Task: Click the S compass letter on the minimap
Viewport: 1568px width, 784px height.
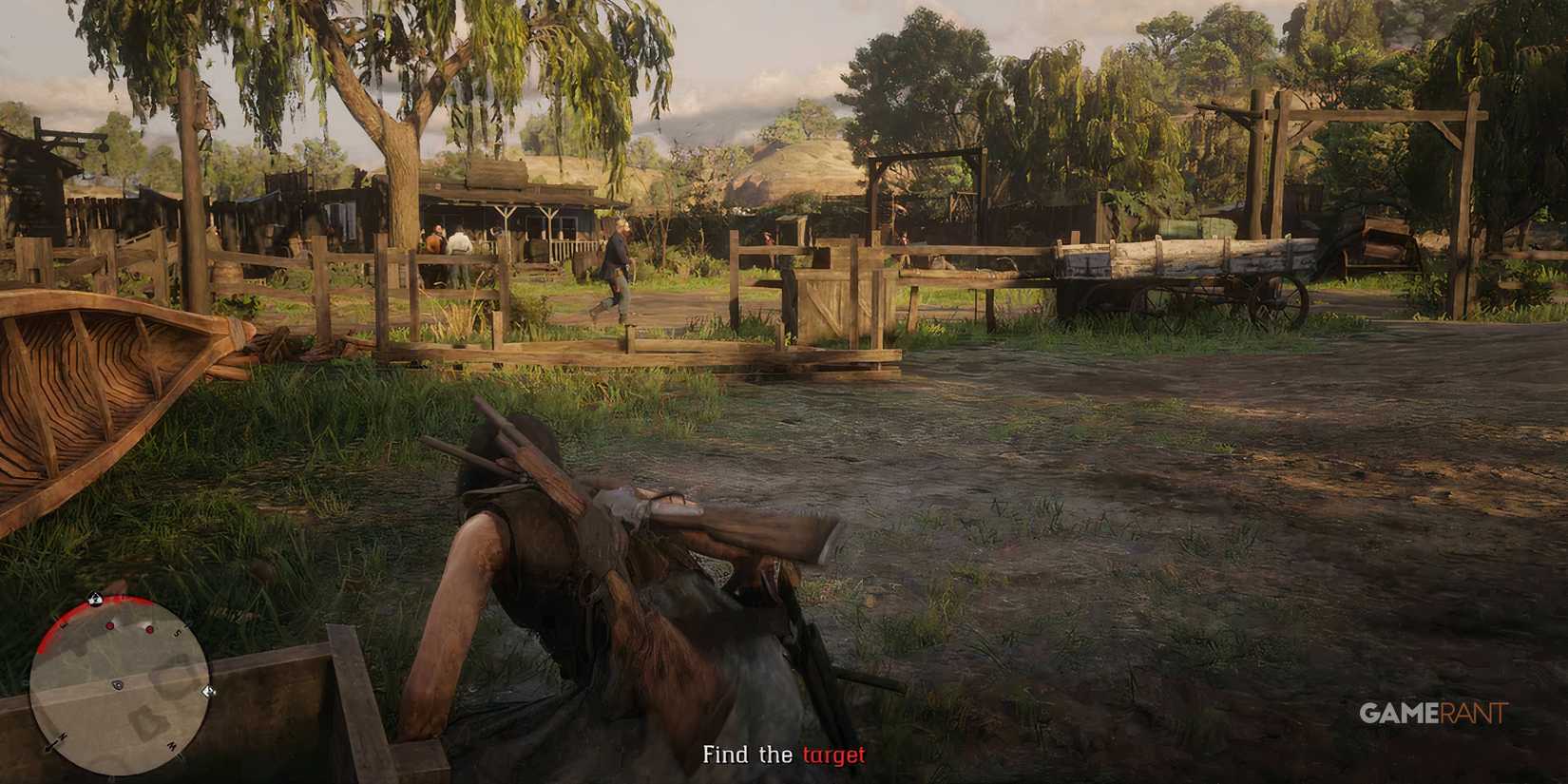Action: click(178, 632)
